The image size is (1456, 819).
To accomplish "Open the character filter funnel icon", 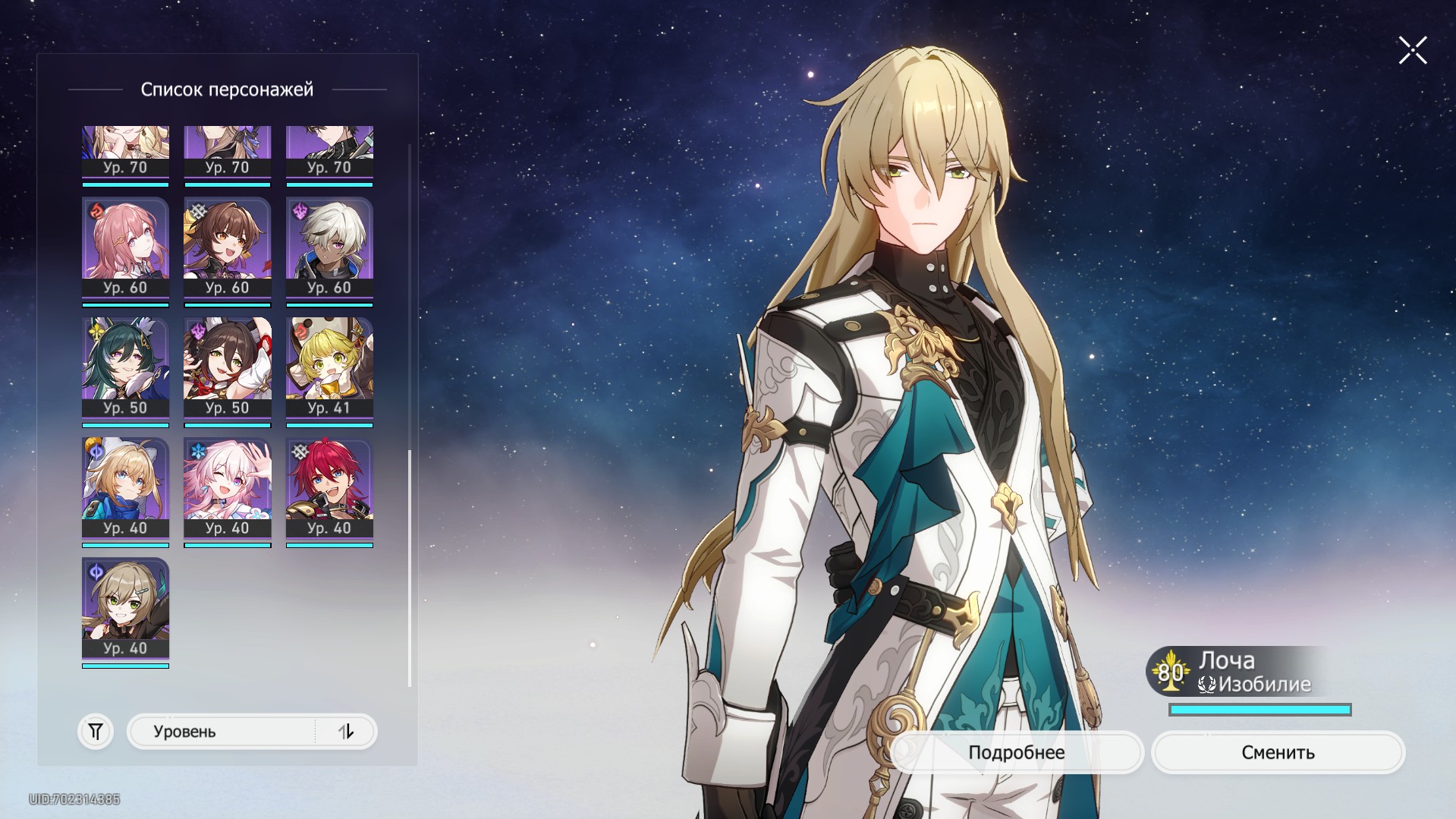I will (96, 732).
